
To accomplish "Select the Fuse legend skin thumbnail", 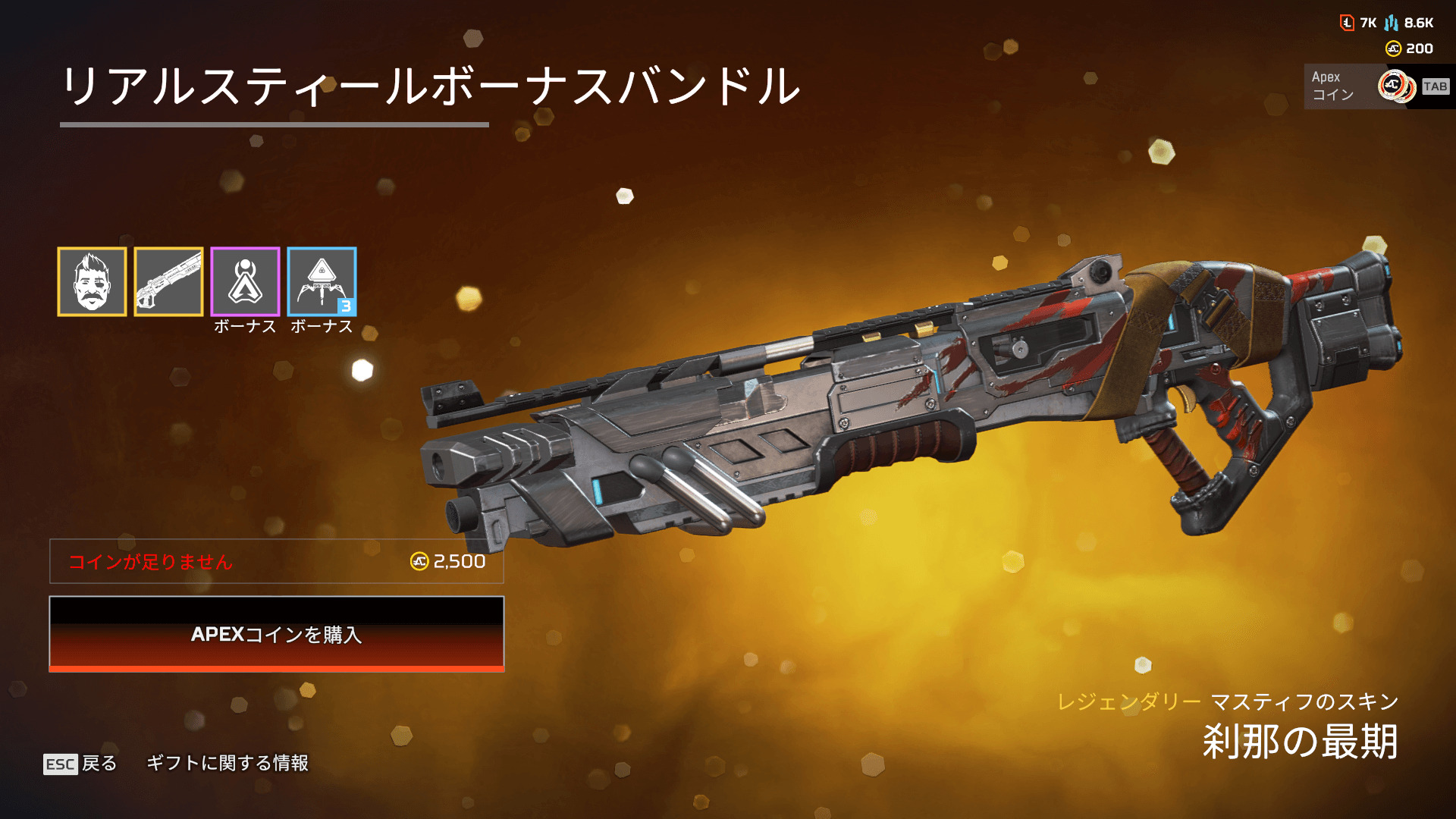I will point(92,281).
